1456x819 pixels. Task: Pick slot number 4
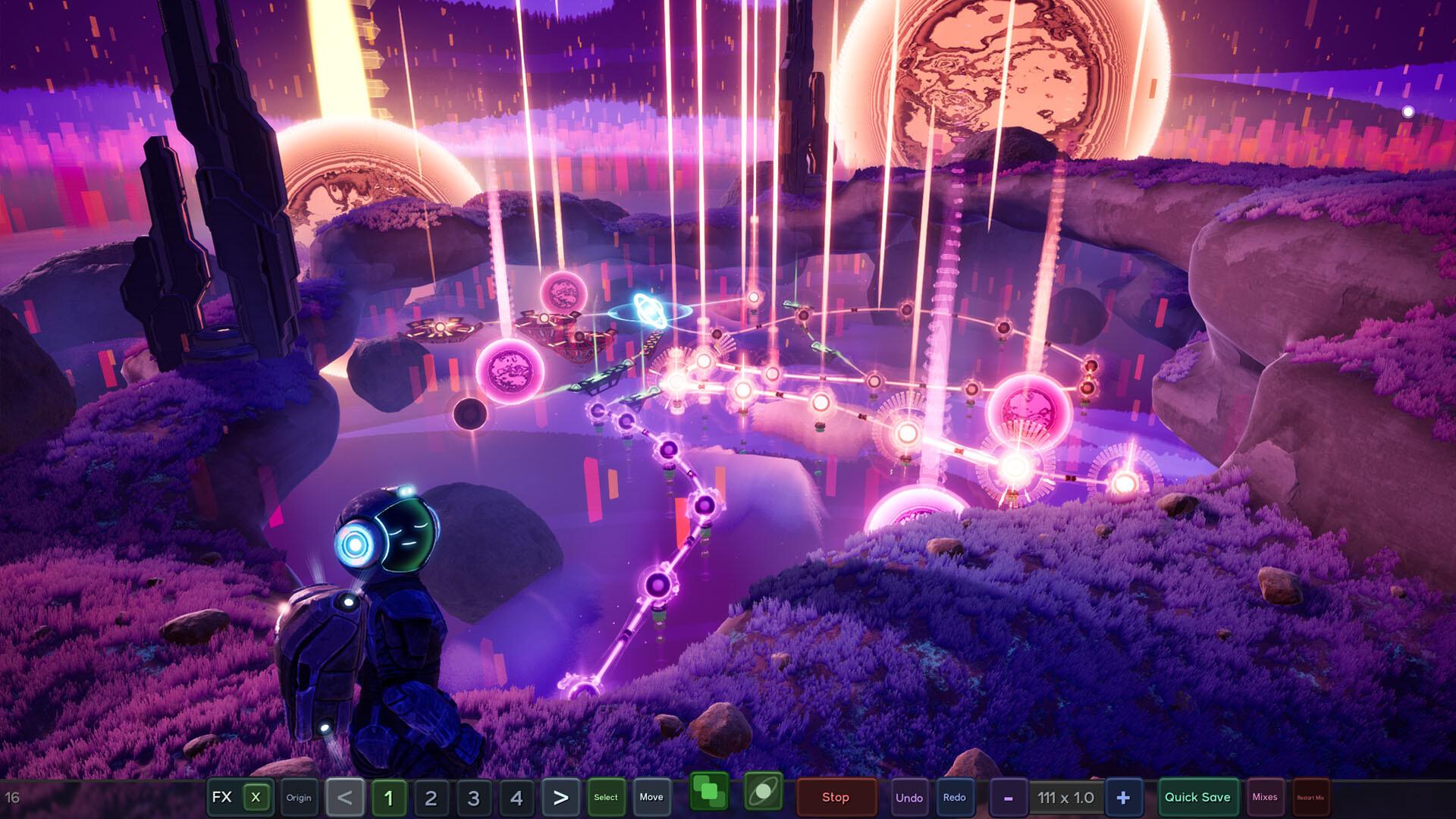[x=516, y=798]
